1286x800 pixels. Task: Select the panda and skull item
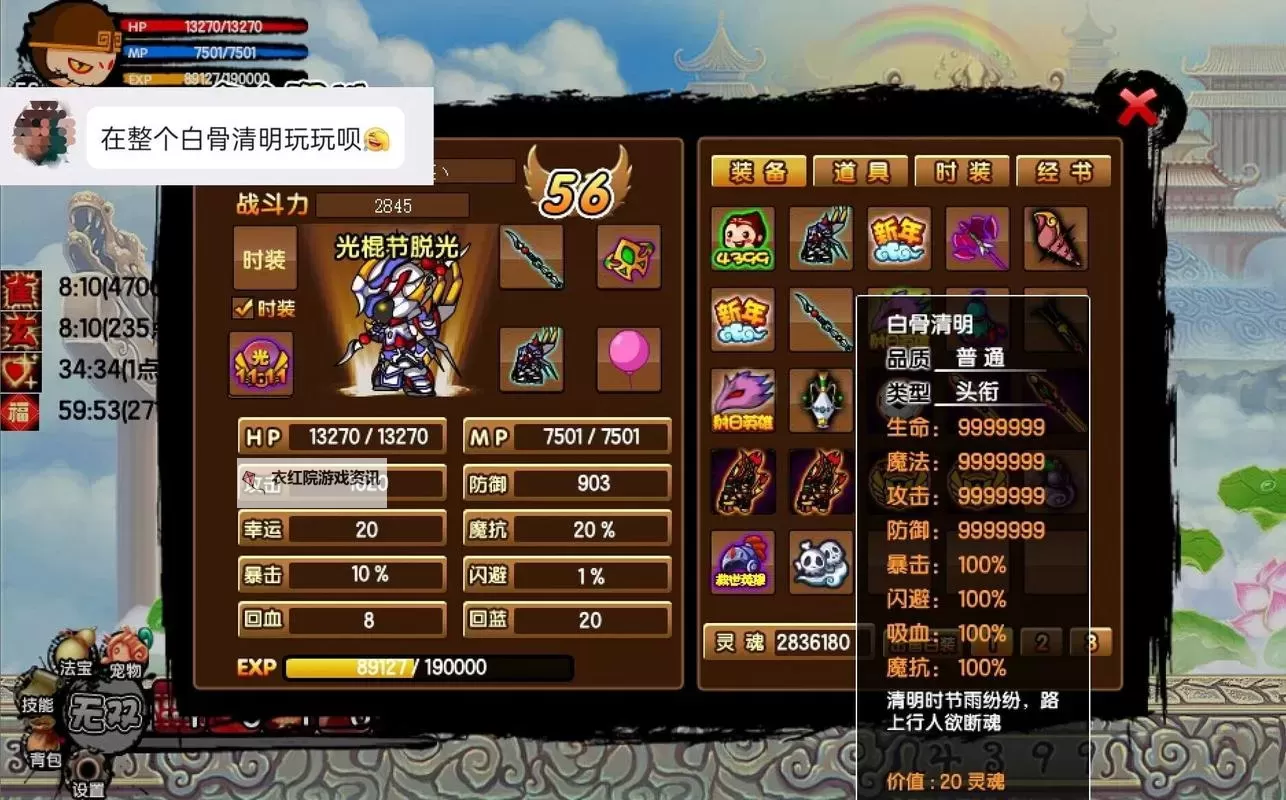[x=821, y=564]
